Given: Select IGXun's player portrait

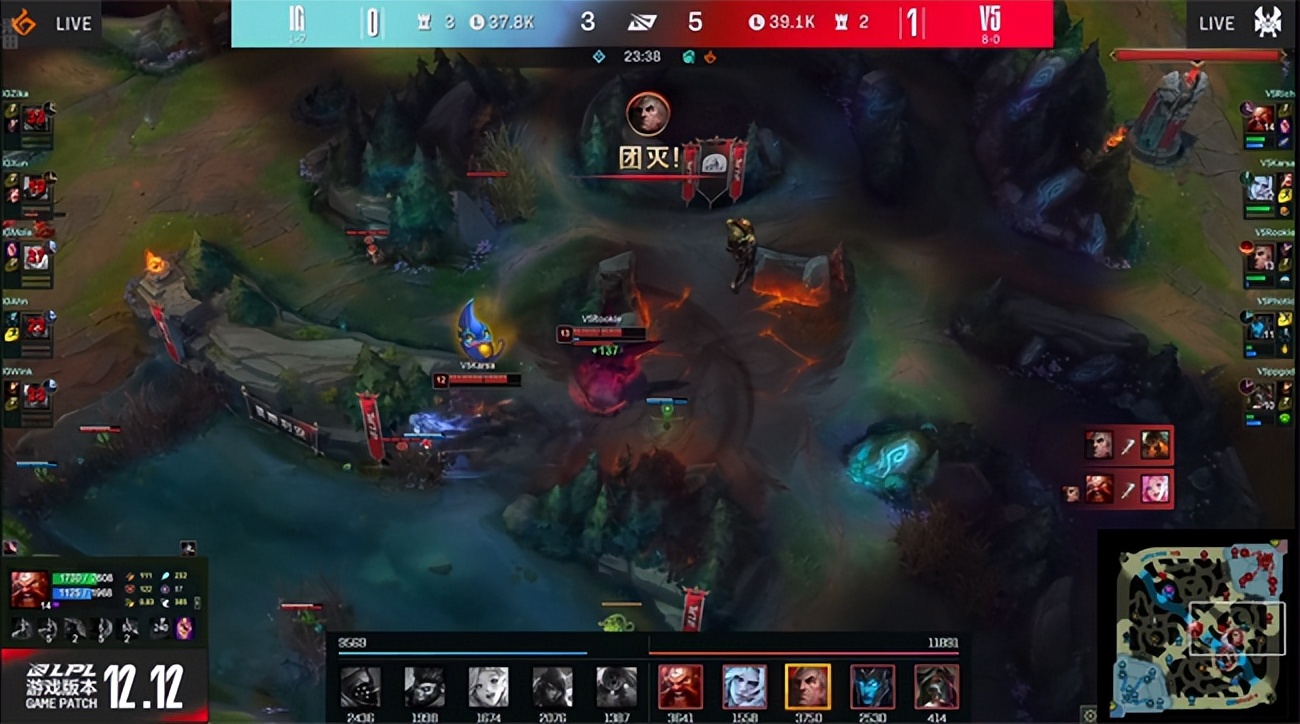Looking at the screenshot, I should (x=37, y=186).
